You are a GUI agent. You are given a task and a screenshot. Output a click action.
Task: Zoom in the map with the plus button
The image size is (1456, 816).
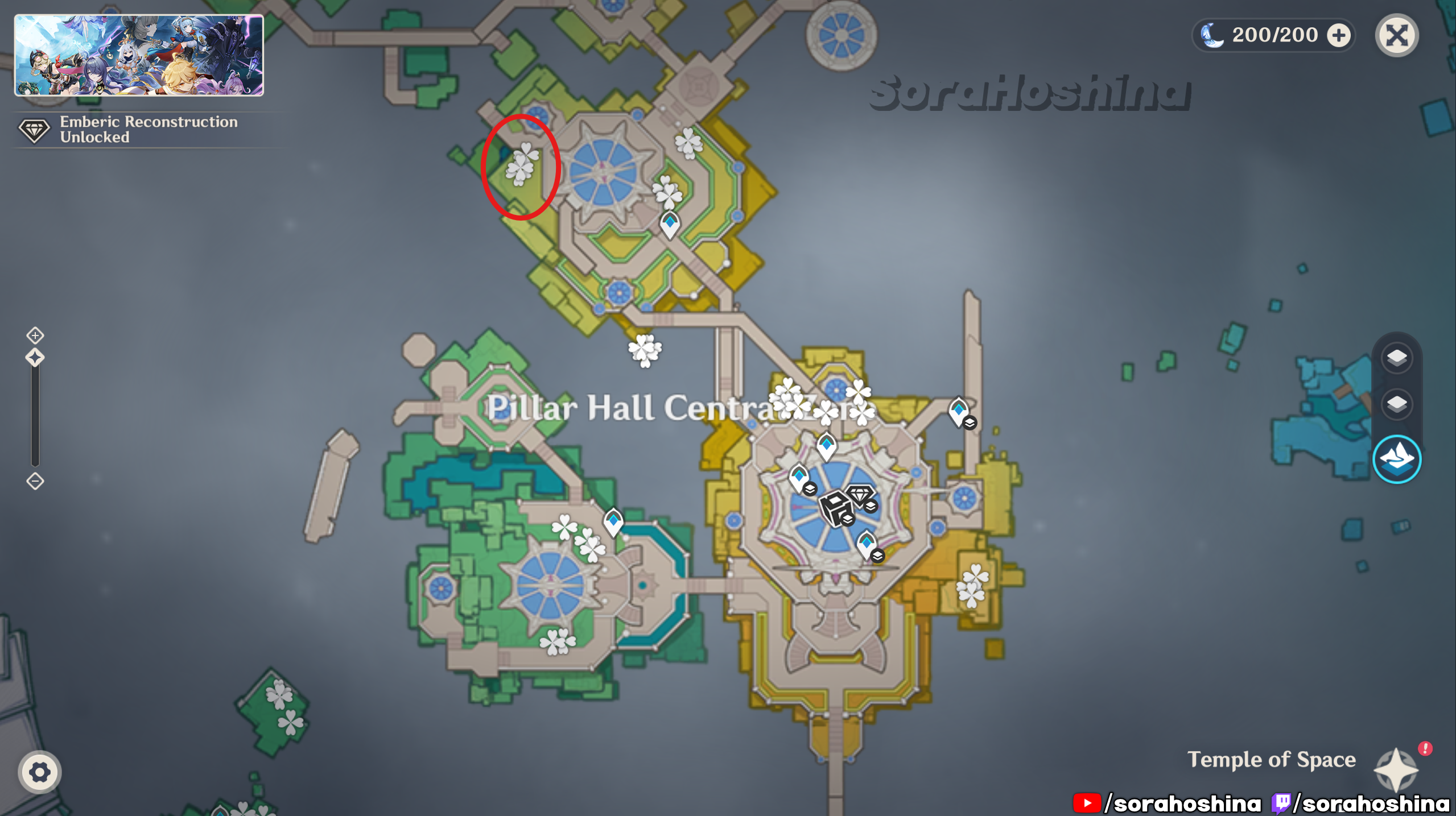pyautogui.click(x=35, y=335)
